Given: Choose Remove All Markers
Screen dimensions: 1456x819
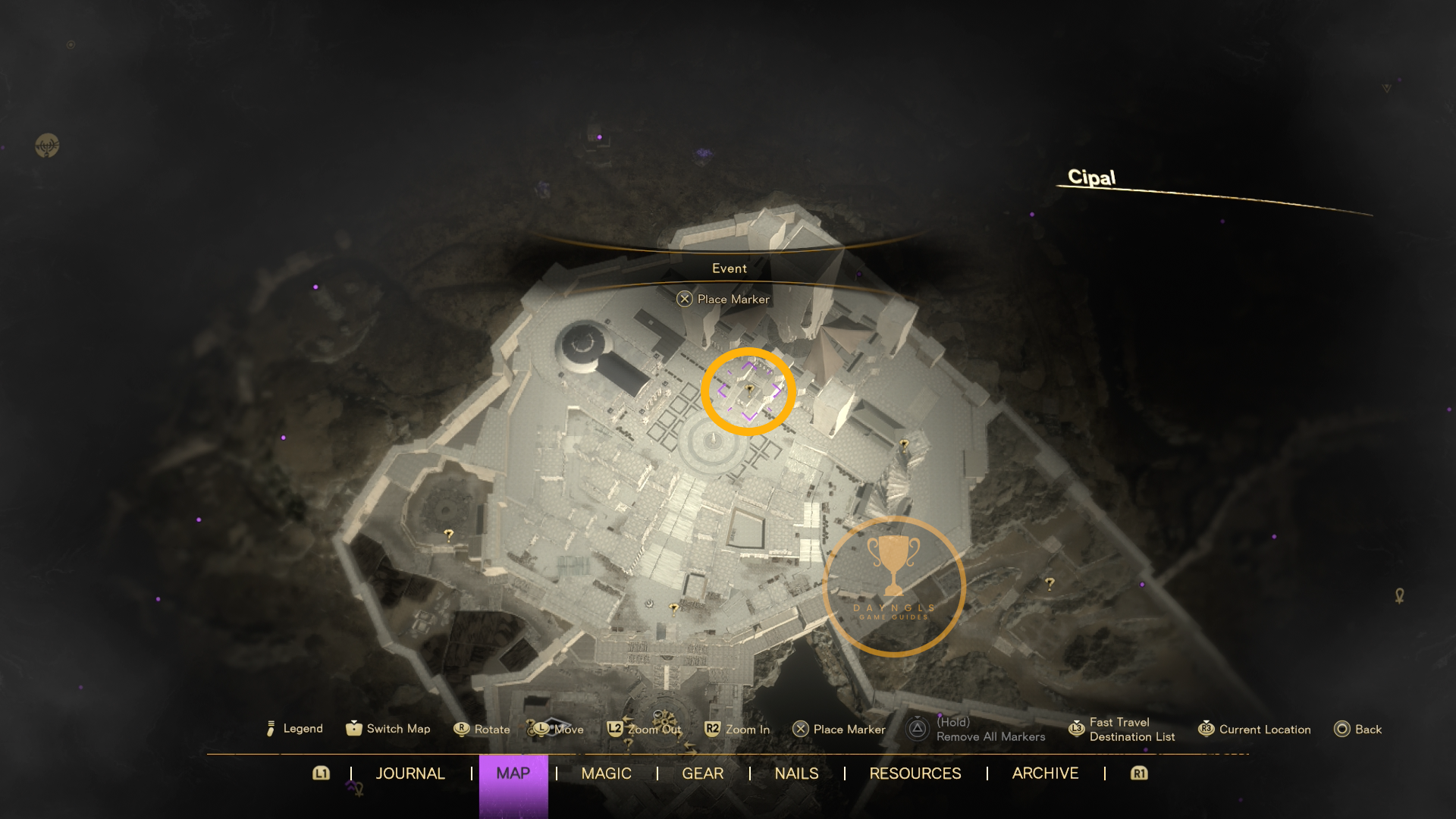Looking at the screenshot, I should point(977,730).
